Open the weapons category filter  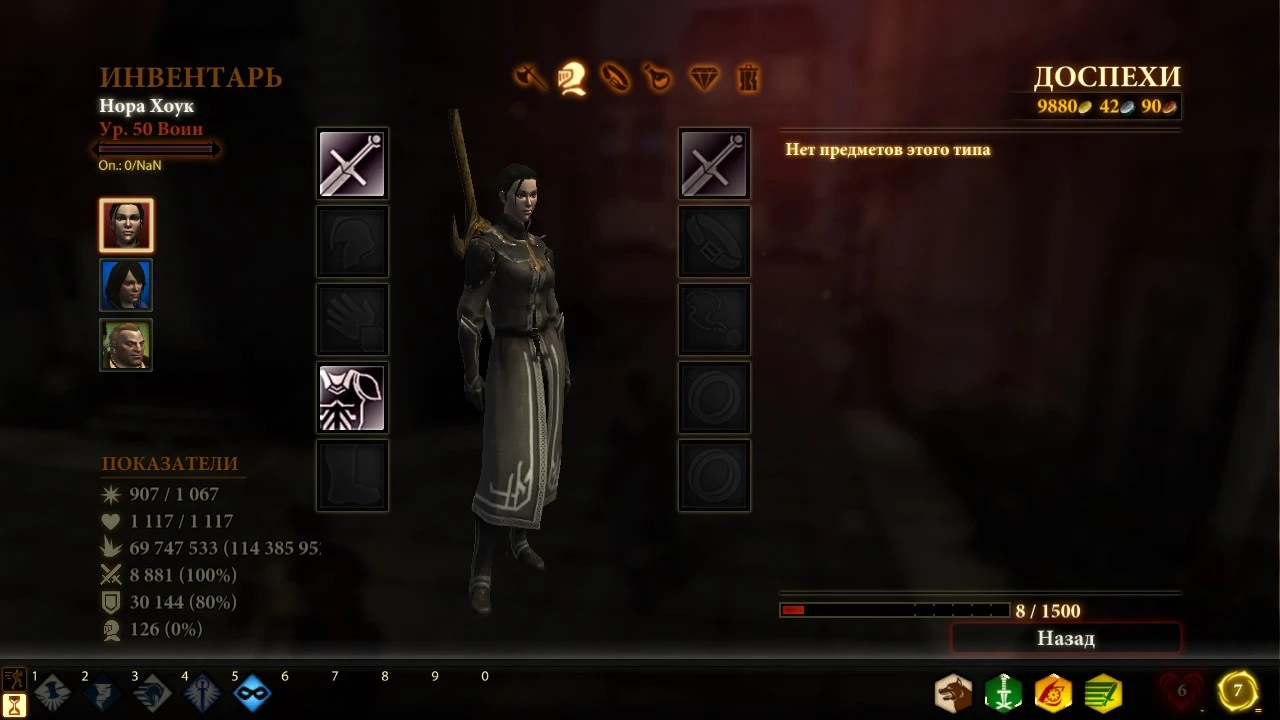(x=530, y=78)
